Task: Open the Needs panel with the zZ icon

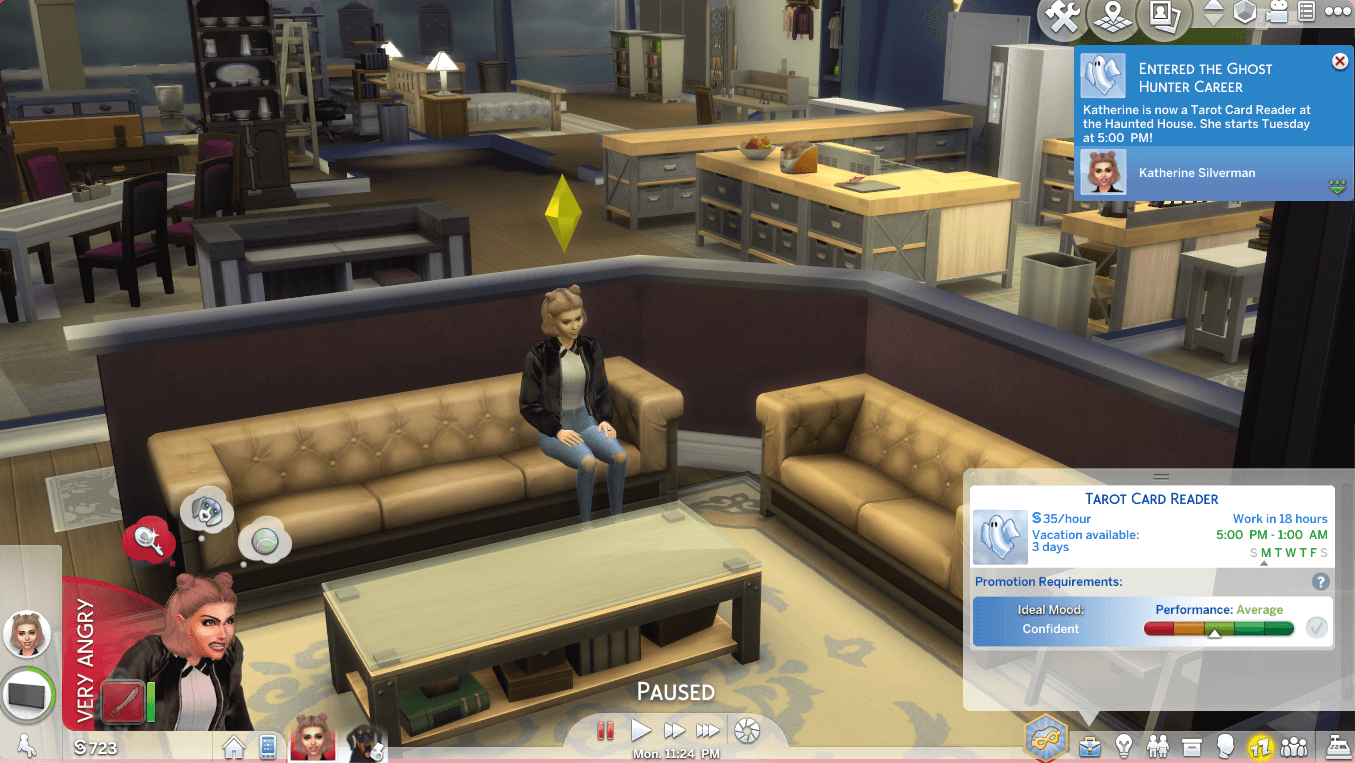Action: point(1259,746)
